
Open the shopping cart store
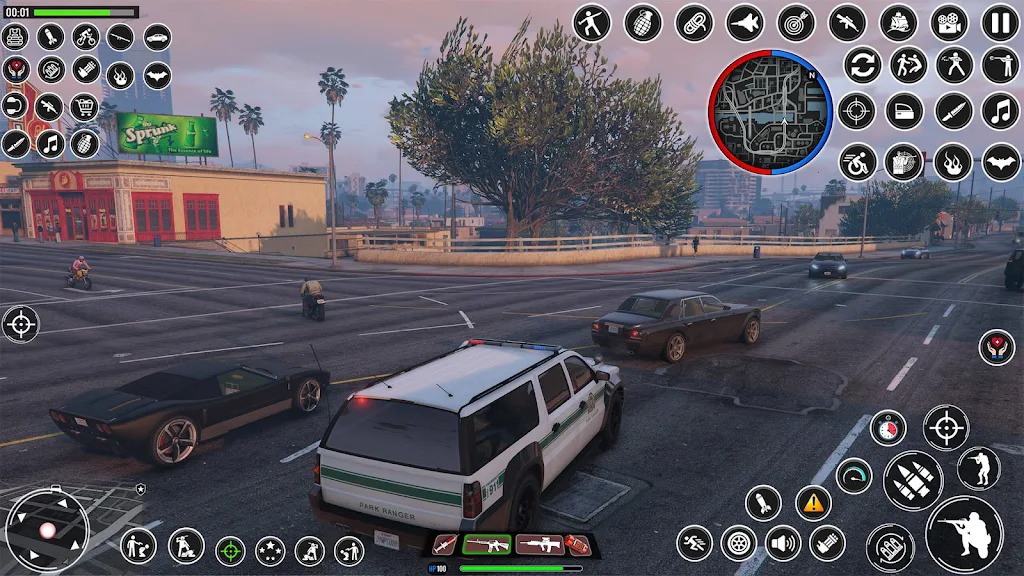click(x=84, y=106)
